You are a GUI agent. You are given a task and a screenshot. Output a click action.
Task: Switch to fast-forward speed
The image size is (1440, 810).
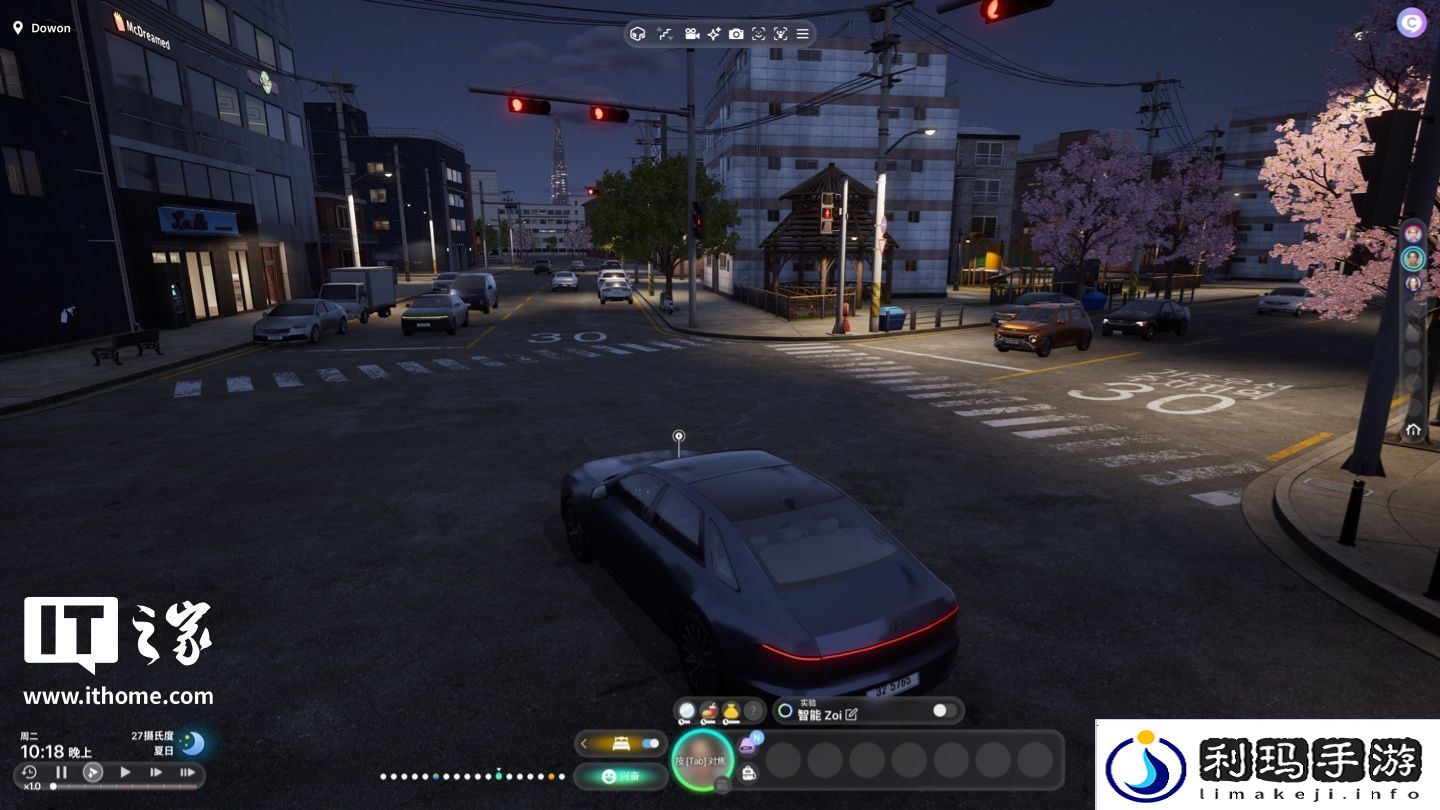[x=156, y=772]
